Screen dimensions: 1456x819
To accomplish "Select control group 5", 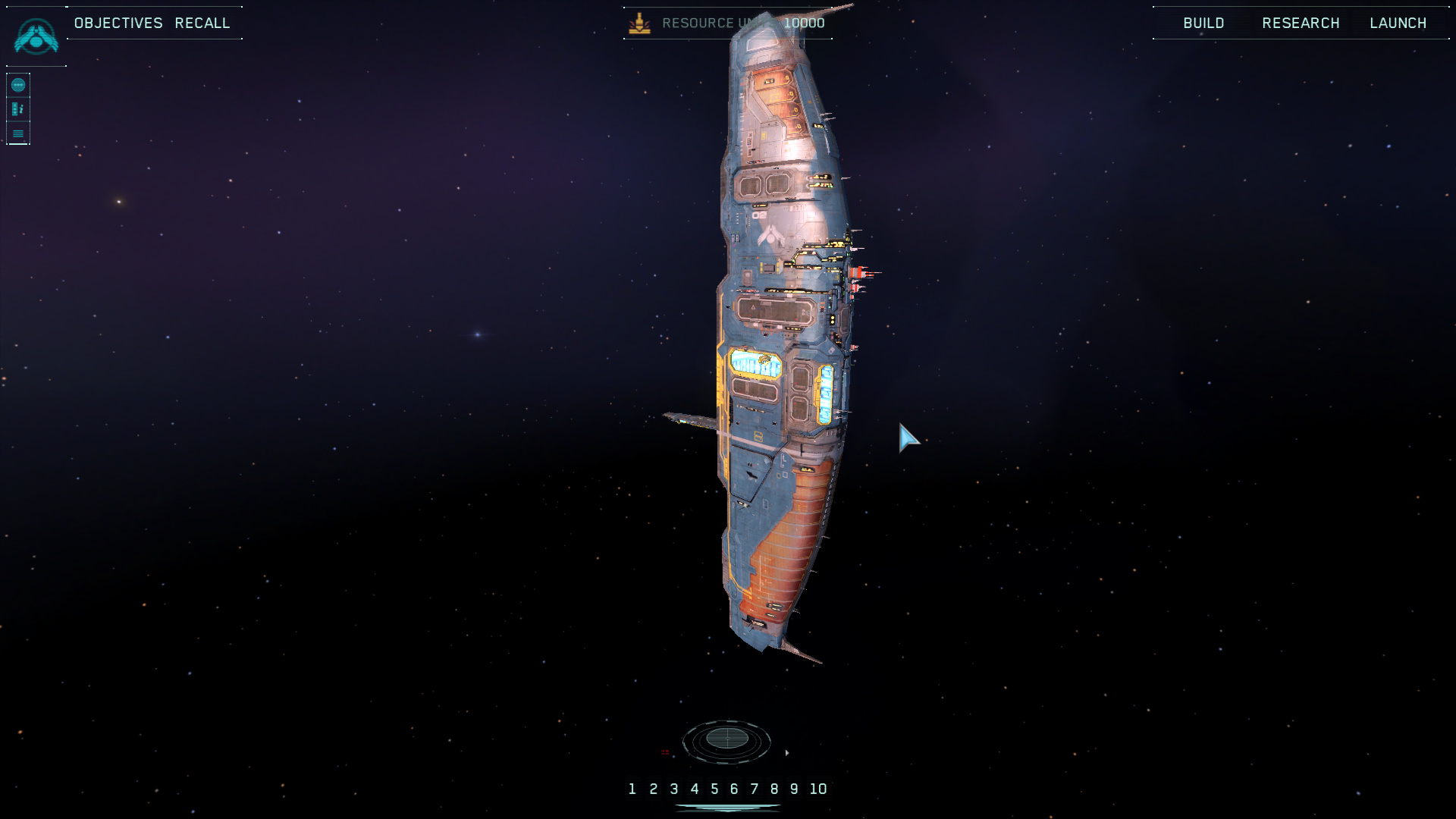I will point(714,789).
